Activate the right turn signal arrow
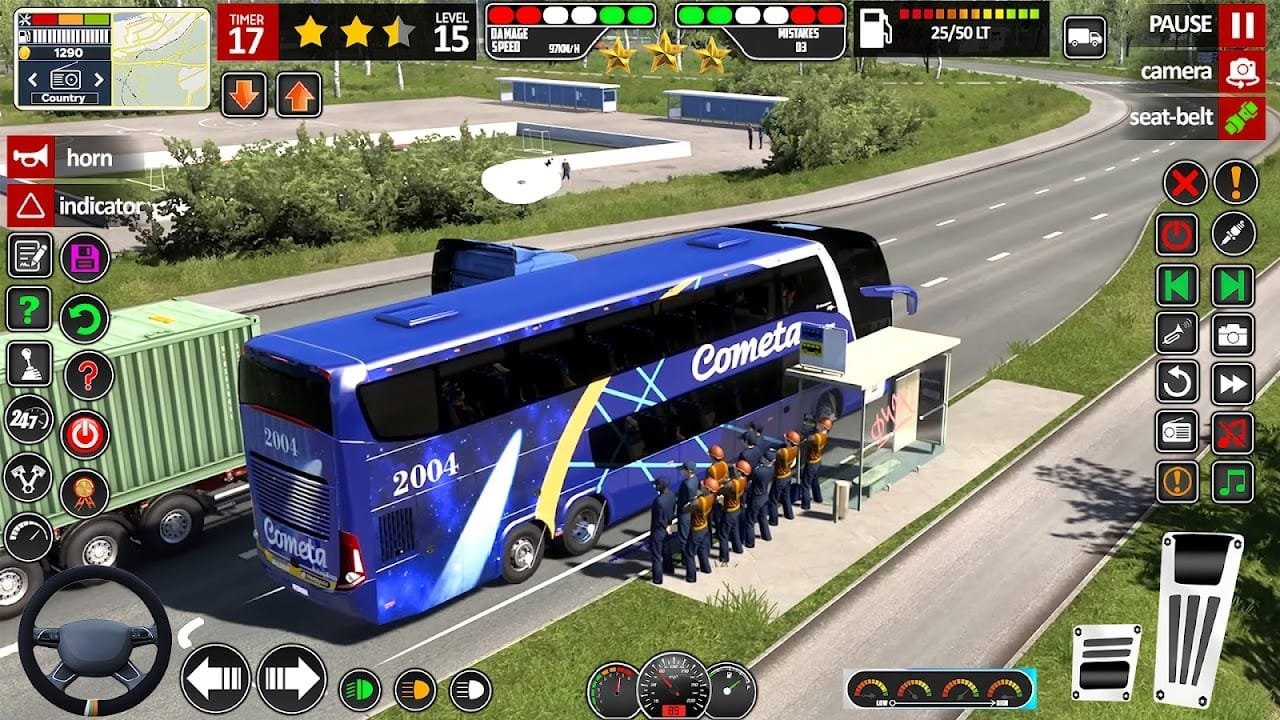1280x720 pixels. point(292,678)
